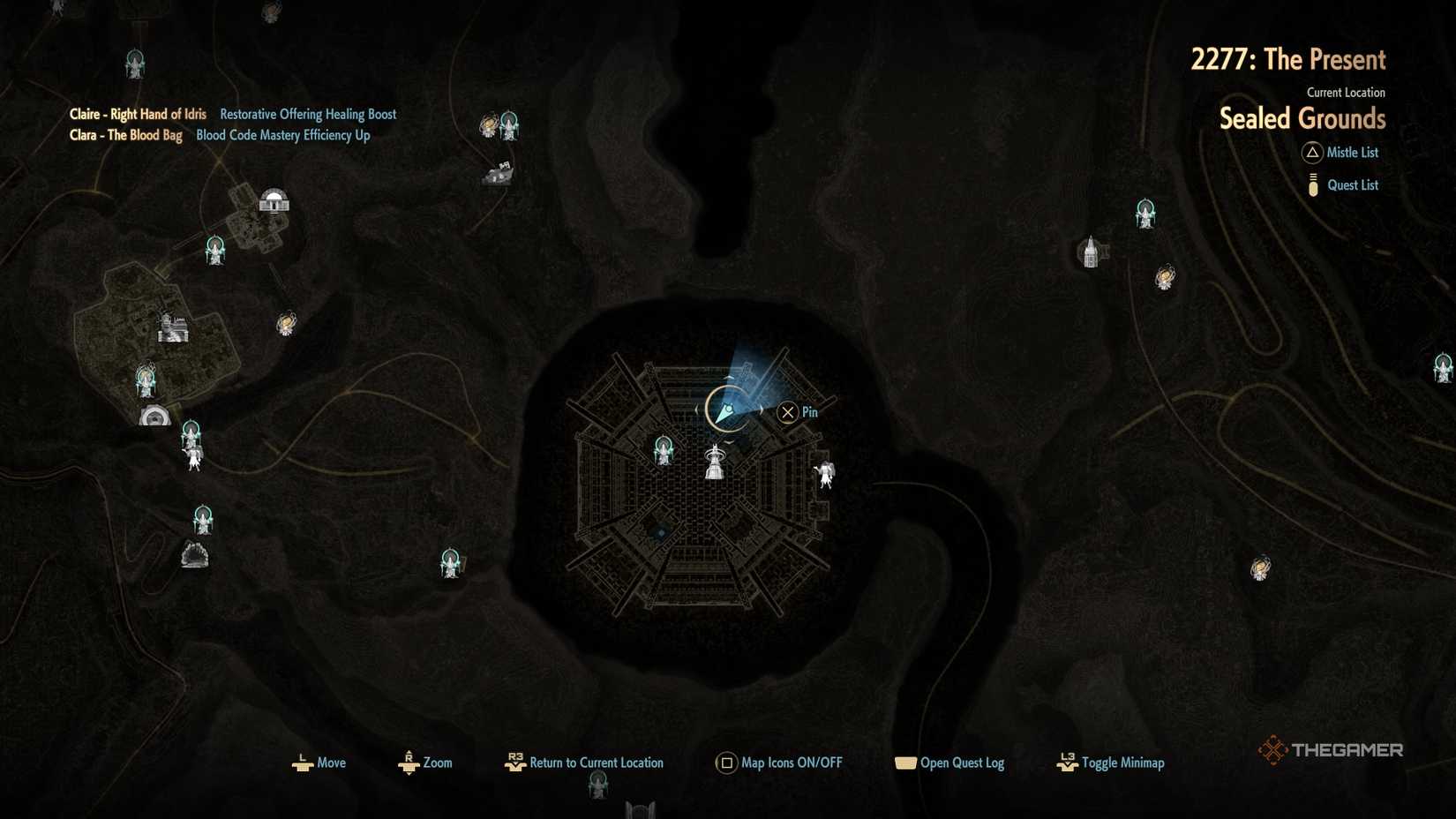This screenshot has height=819, width=1456.
Task: Open the Mistle List
Action: (x=1352, y=152)
